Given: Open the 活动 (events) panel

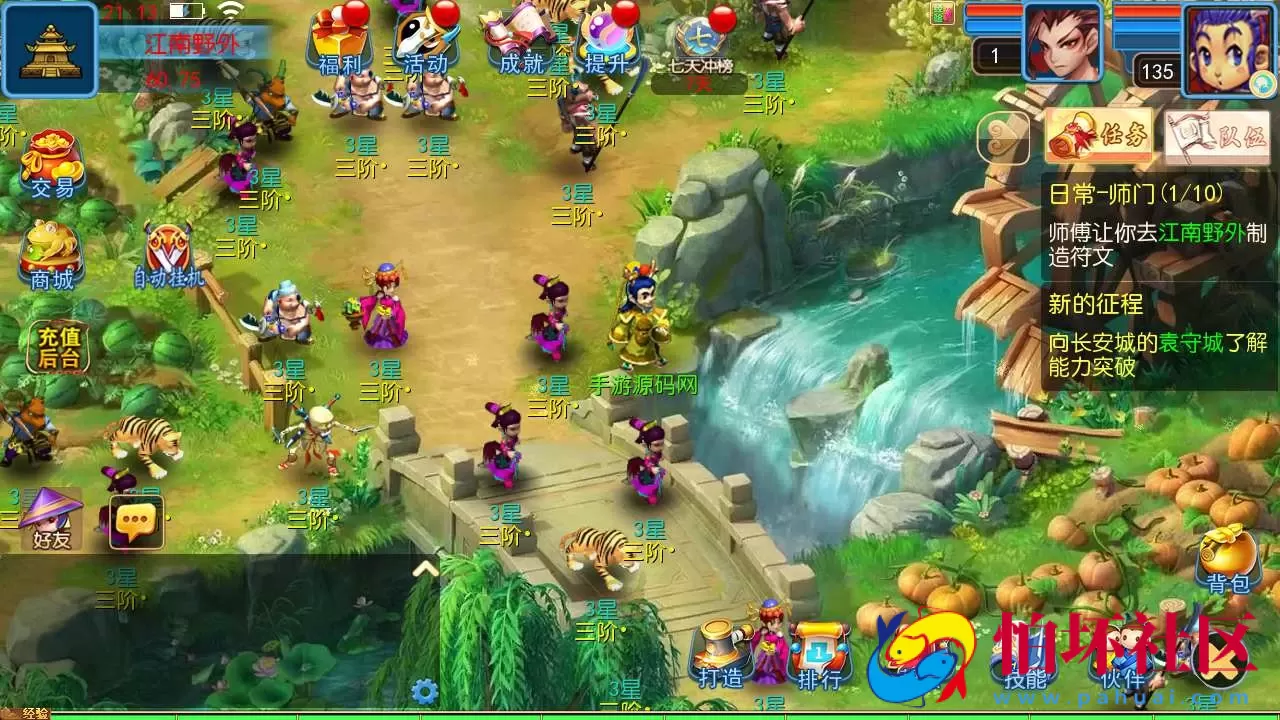Looking at the screenshot, I should click(x=424, y=40).
